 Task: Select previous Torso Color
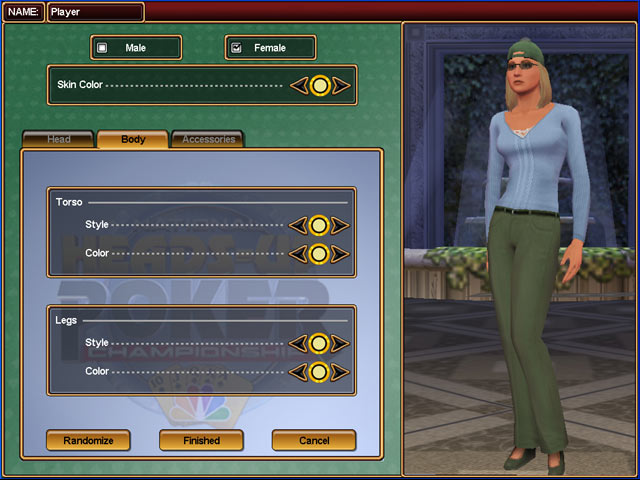tap(298, 254)
